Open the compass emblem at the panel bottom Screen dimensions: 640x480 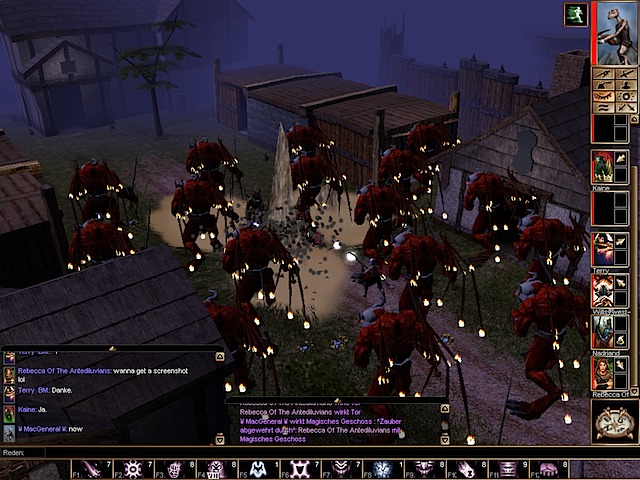pos(615,421)
